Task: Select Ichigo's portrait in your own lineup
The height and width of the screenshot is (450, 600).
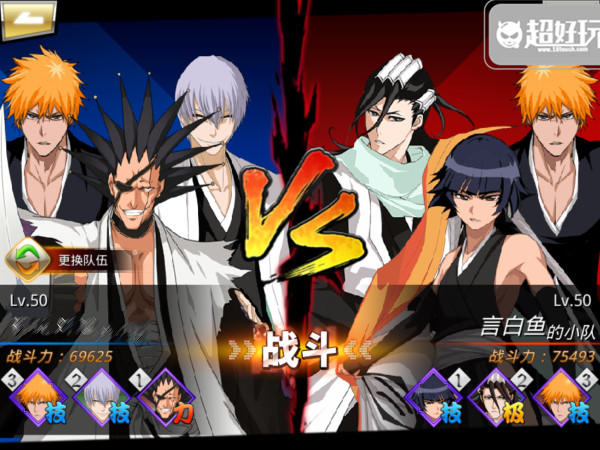Action: [x=37, y=397]
